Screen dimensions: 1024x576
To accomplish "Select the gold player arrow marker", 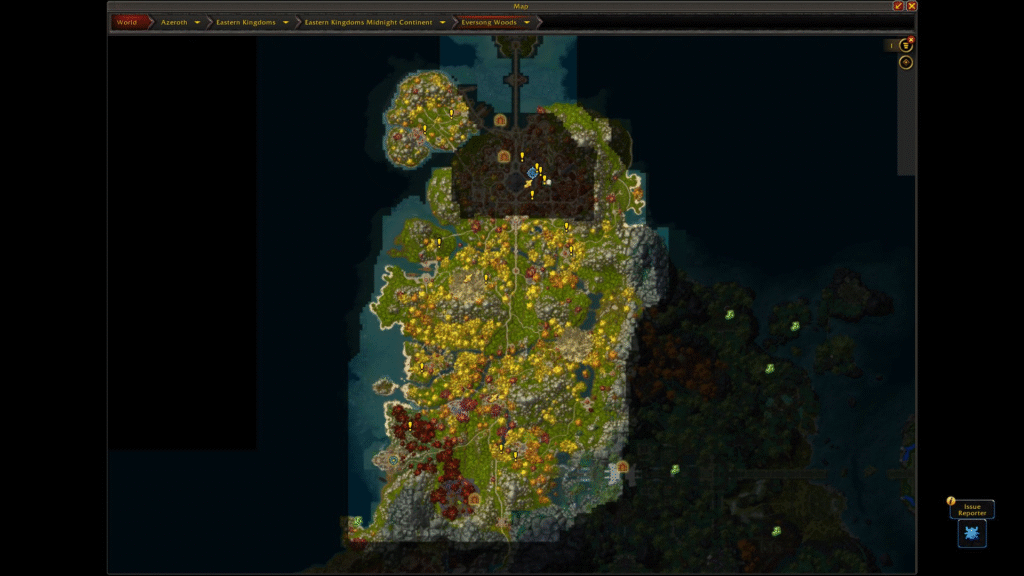I will point(527,184).
